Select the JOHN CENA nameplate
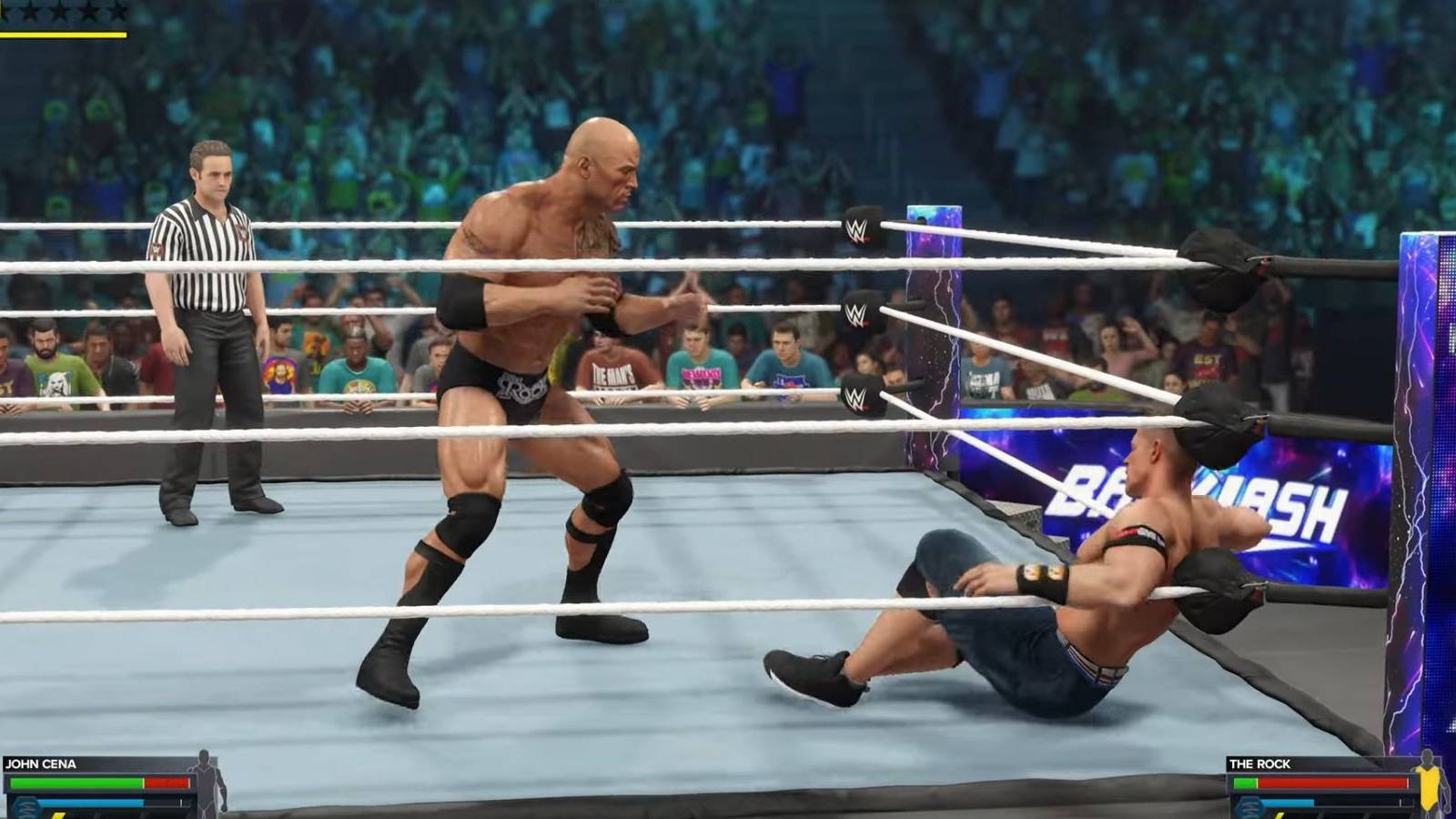 pos(41,763)
